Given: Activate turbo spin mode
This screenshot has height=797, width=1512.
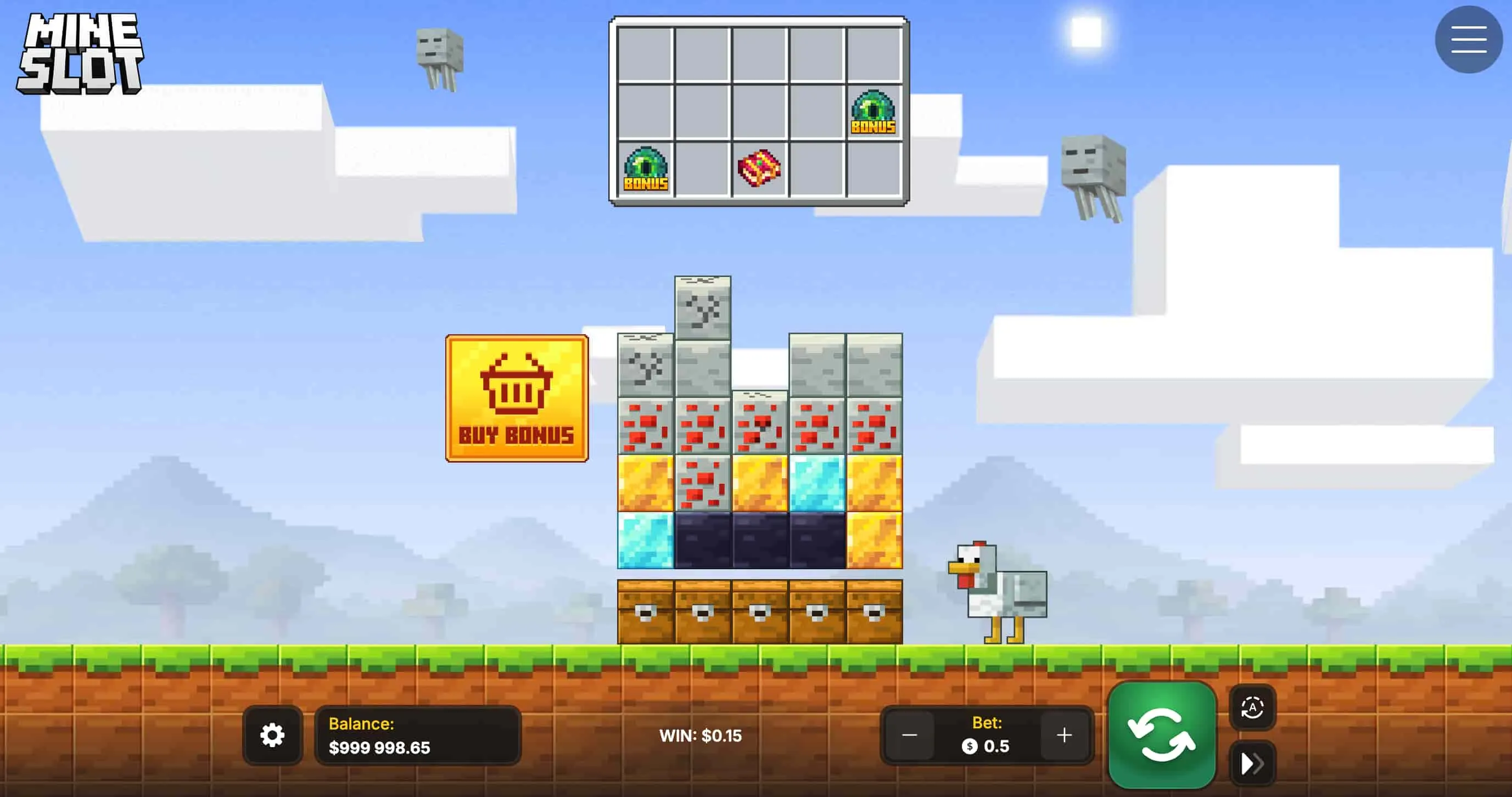Looking at the screenshot, I should (1253, 763).
